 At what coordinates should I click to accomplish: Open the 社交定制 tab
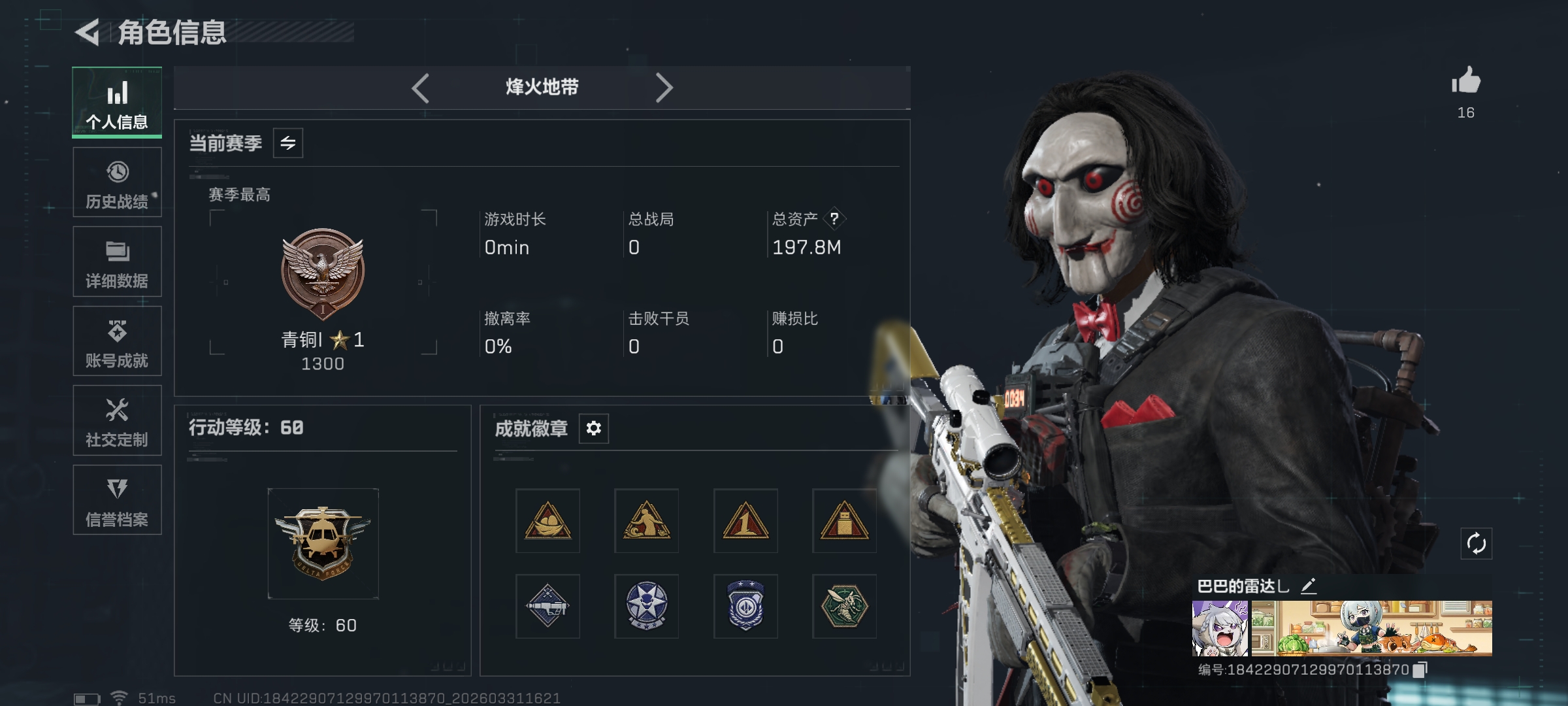[x=117, y=420]
